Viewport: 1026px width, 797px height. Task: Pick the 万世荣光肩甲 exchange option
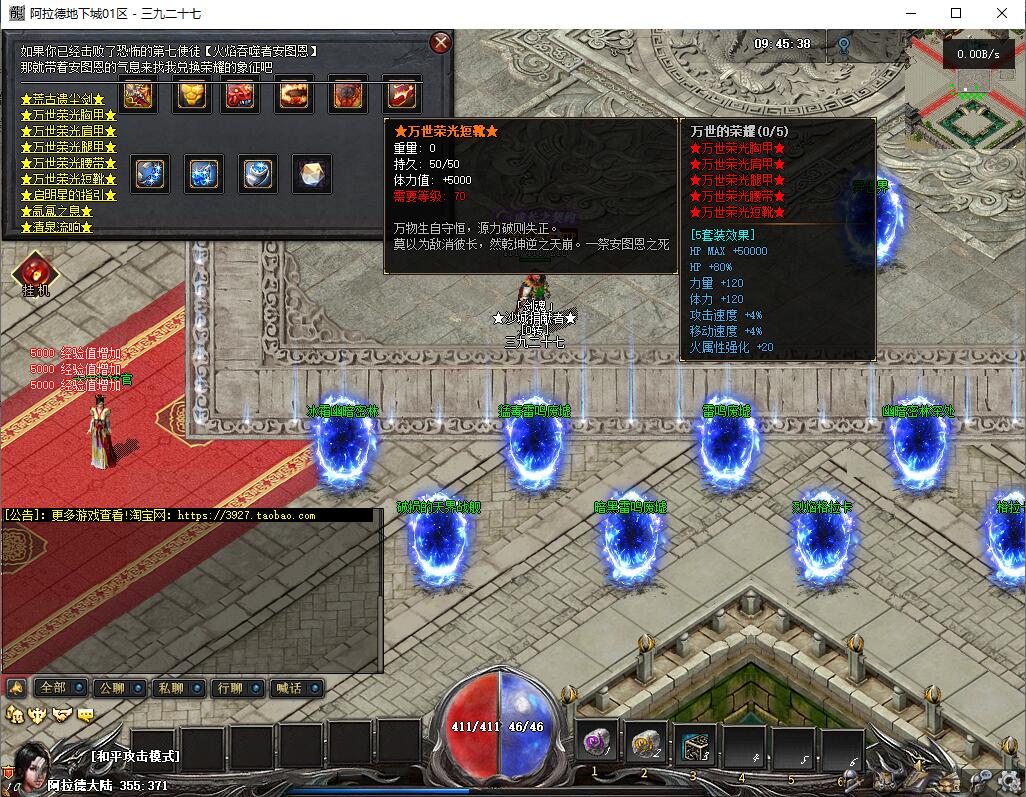tap(68, 131)
